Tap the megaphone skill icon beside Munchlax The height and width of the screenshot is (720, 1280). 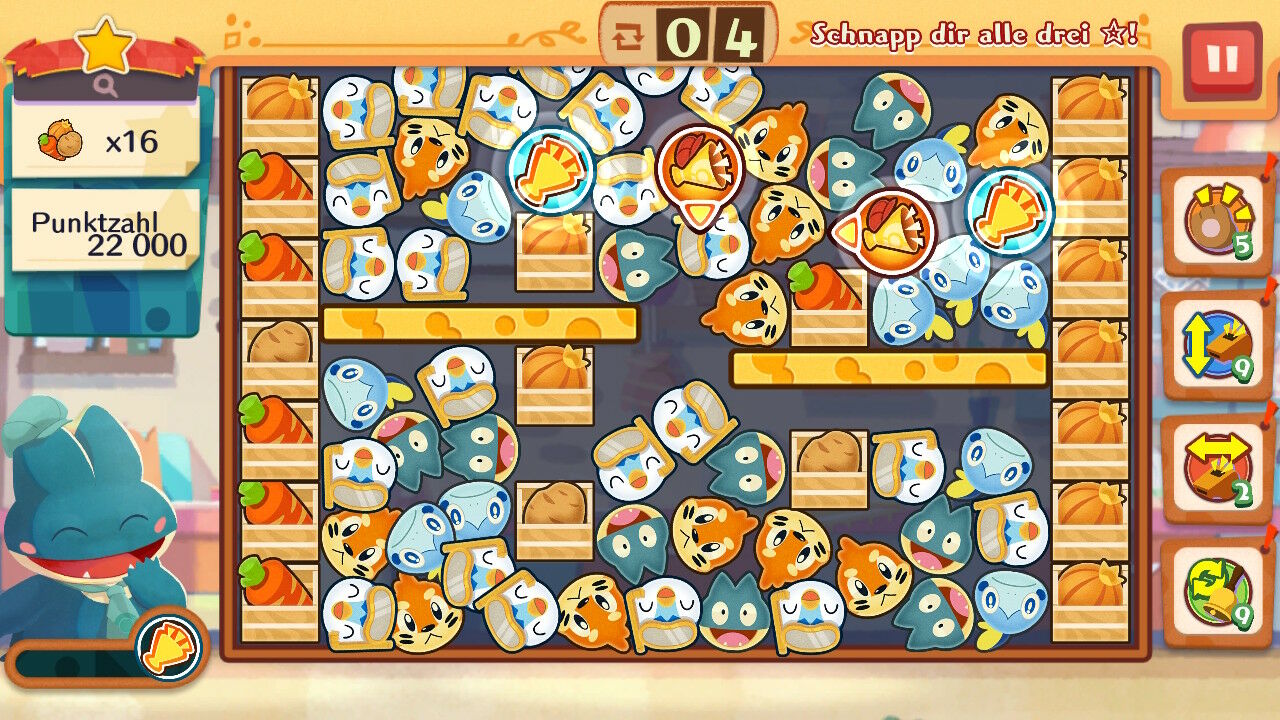tap(167, 646)
